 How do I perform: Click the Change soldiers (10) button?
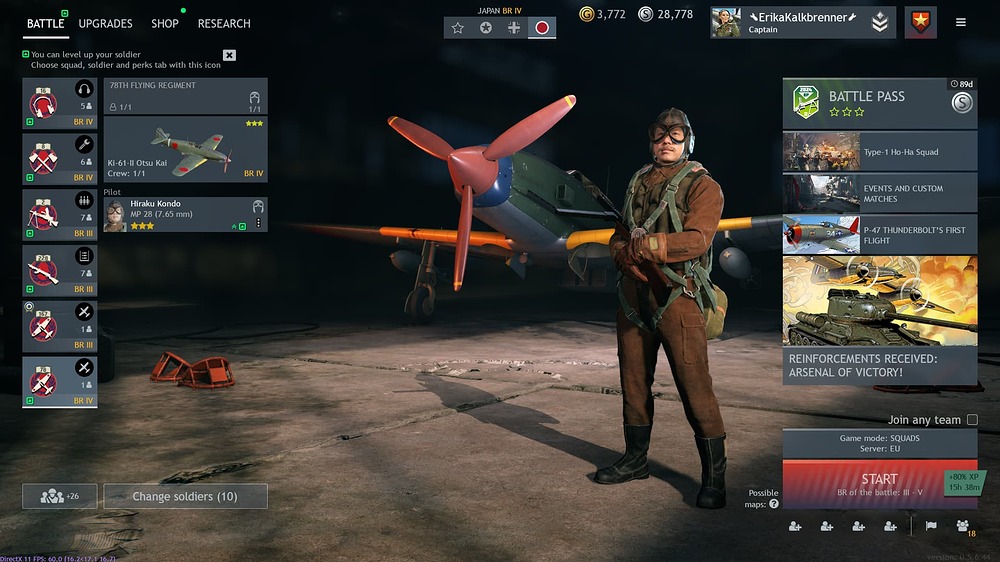185,496
